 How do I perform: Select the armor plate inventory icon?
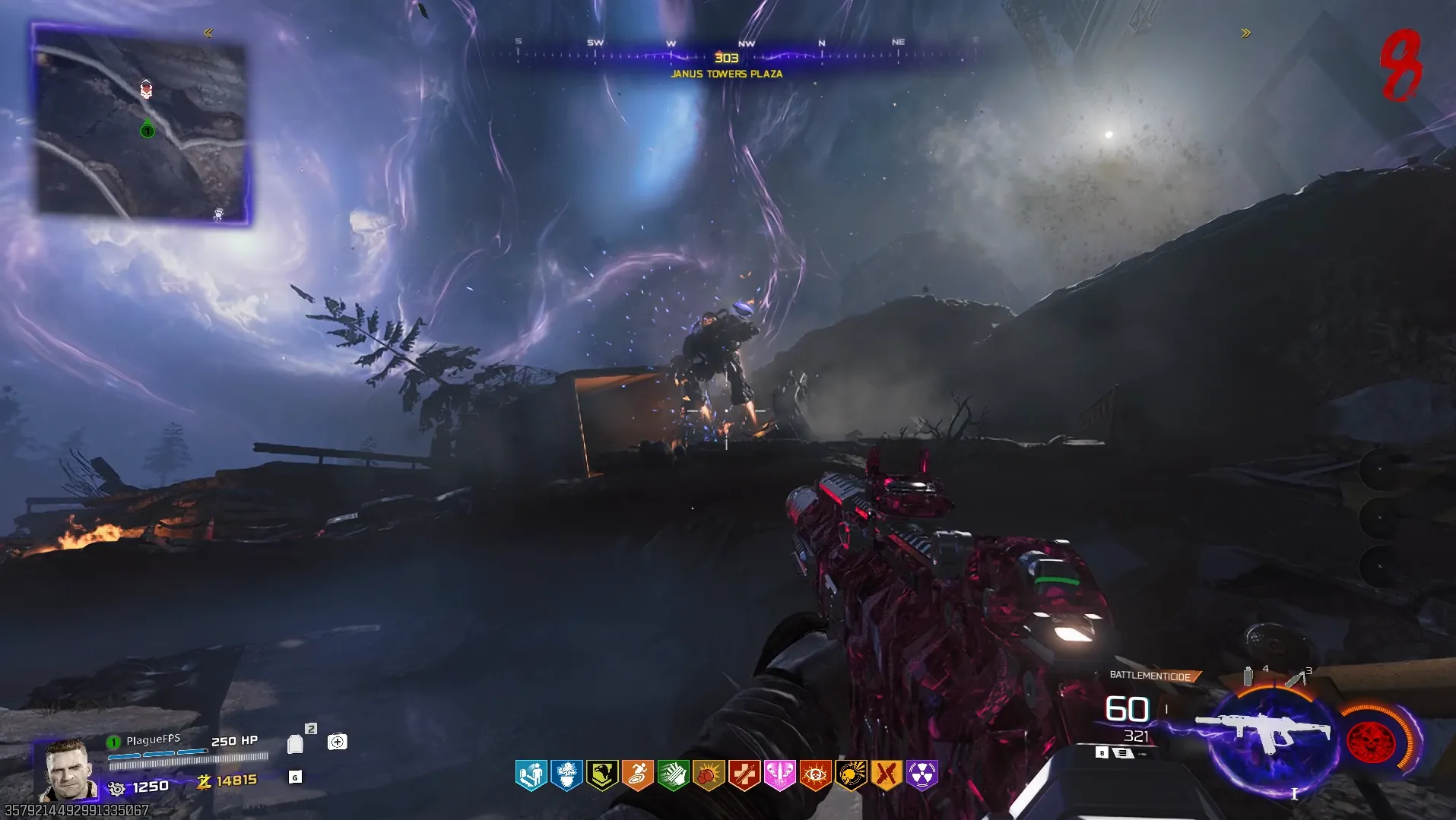coord(295,743)
